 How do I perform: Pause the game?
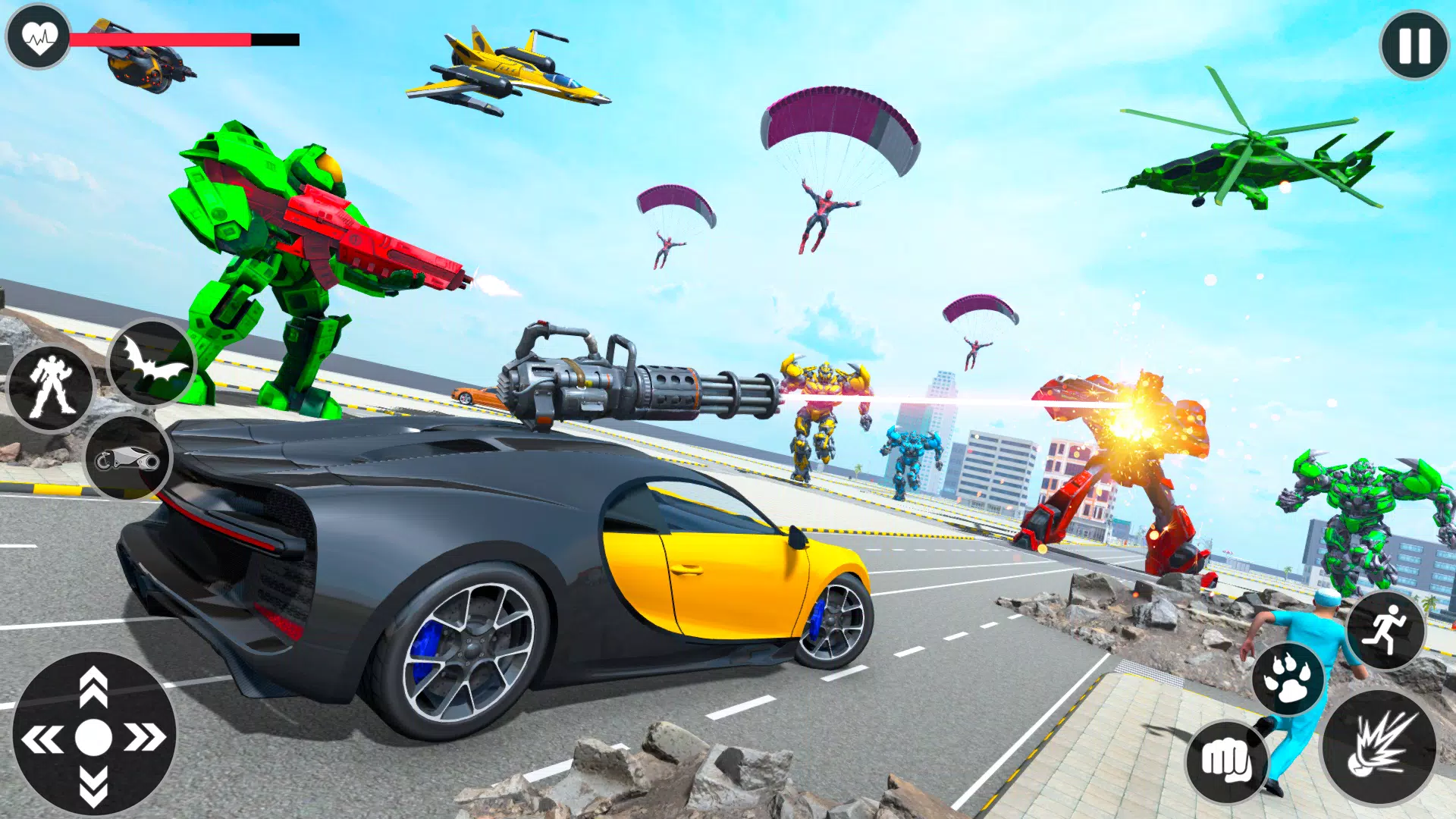click(x=1414, y=45)
